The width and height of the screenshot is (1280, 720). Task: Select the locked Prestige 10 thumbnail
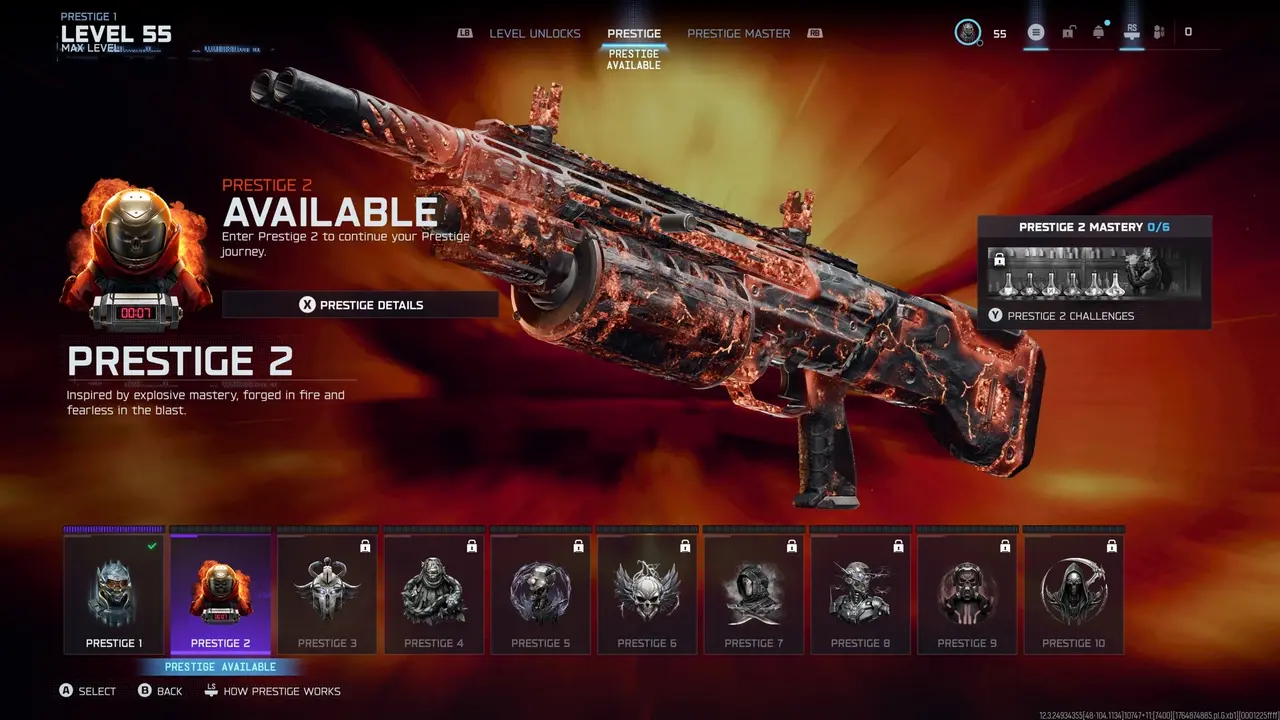tap(1074, 590)
